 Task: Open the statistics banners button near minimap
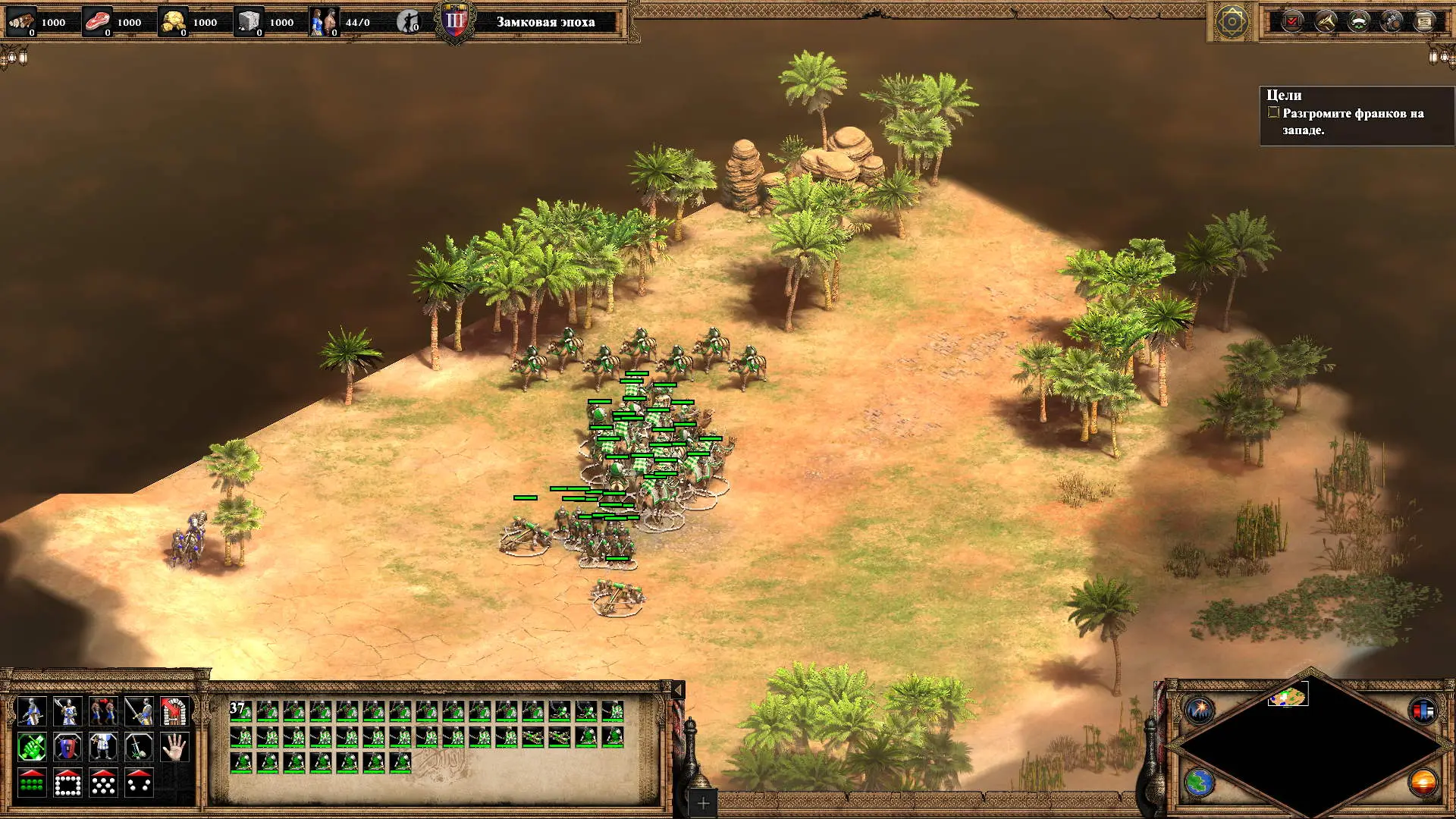point(1423,711)
